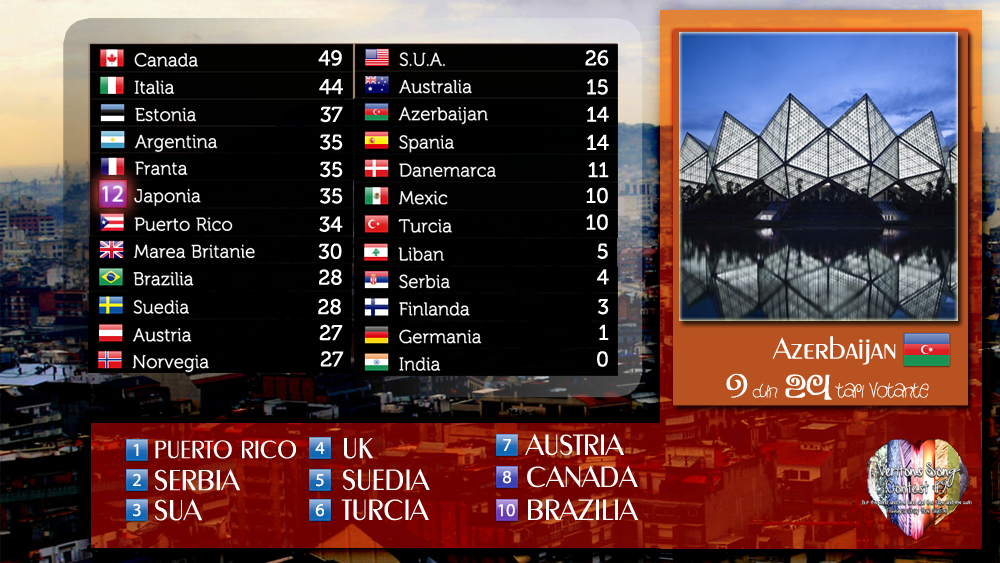Choose the India row with zero points
Image resolution: width=1000 pixels, height=563 pixels.
tap(486, 364)
